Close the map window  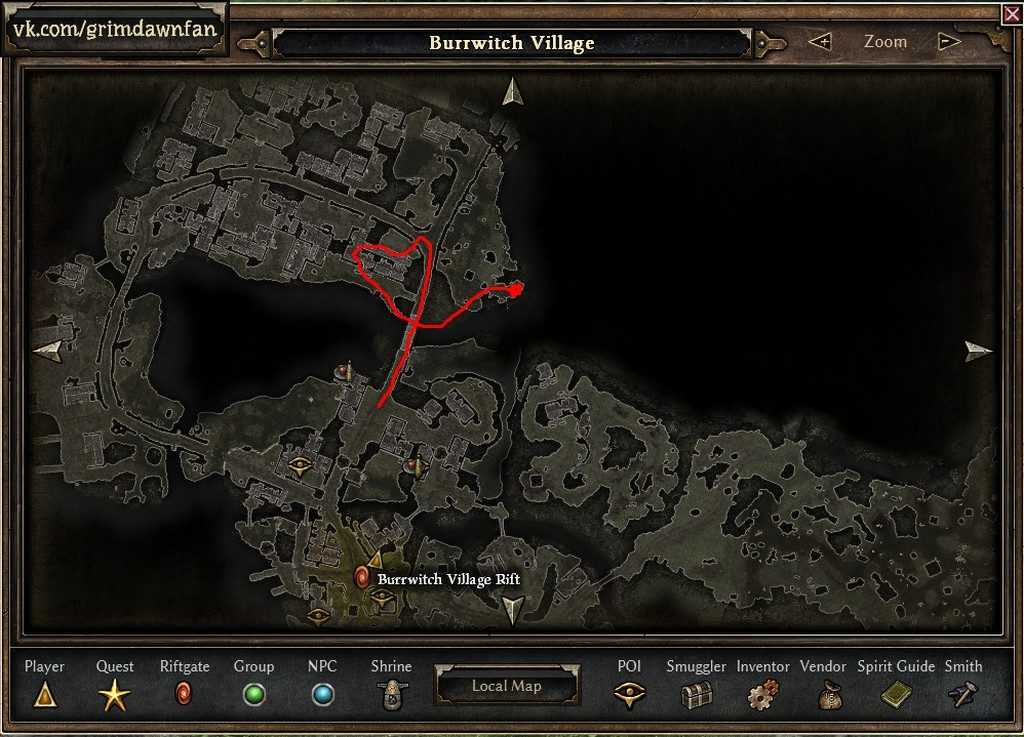click(x=1011, y=14)
